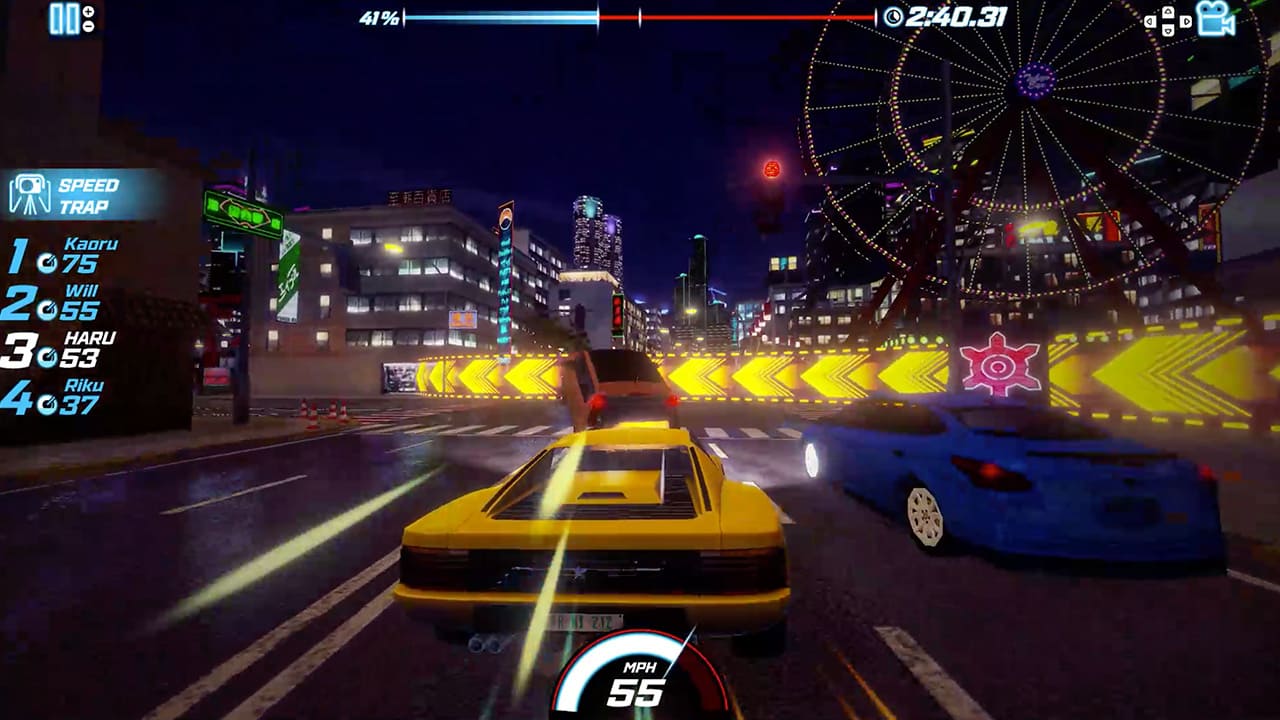
Task: Click the MPH speed gauge
Action: (640, 680)
